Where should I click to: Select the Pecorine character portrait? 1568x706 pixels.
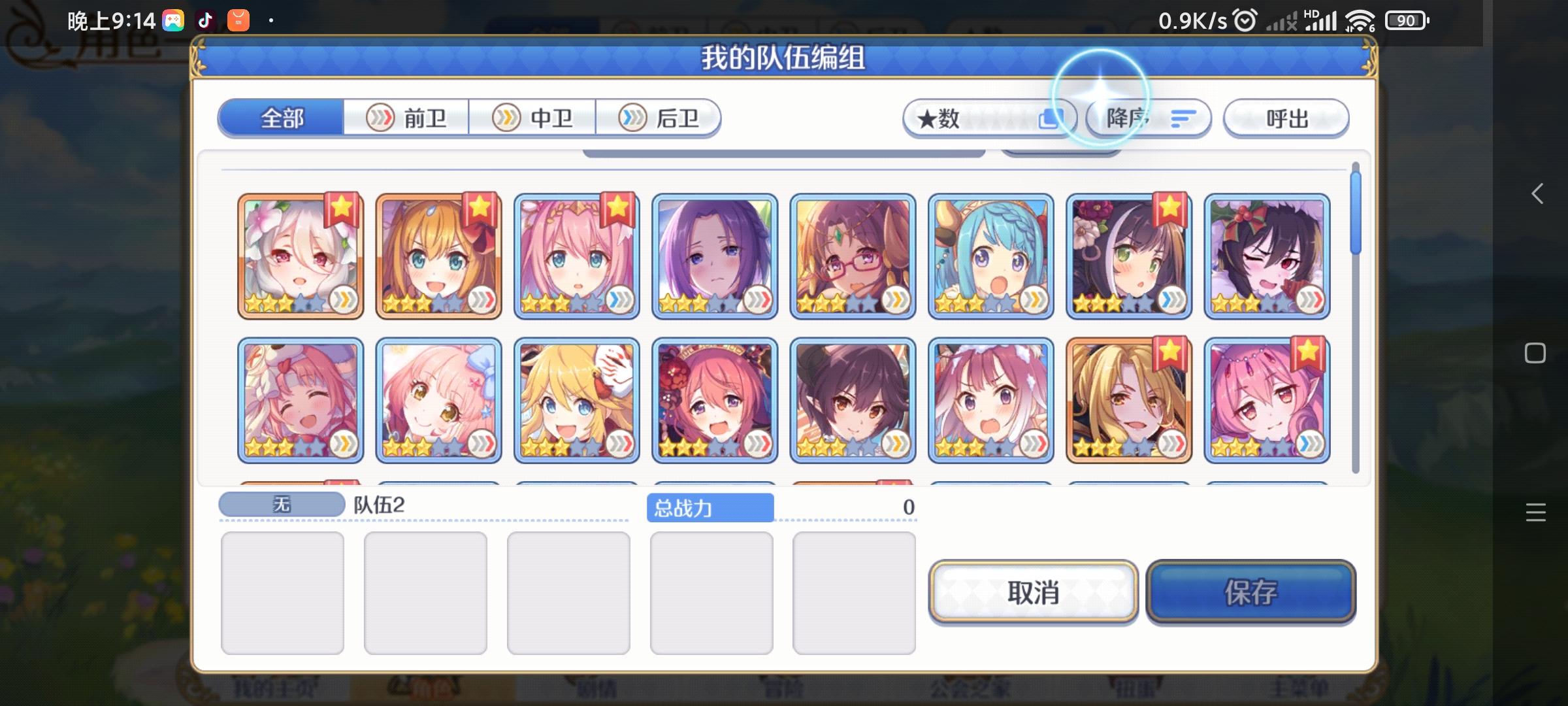tap(439, 255)
